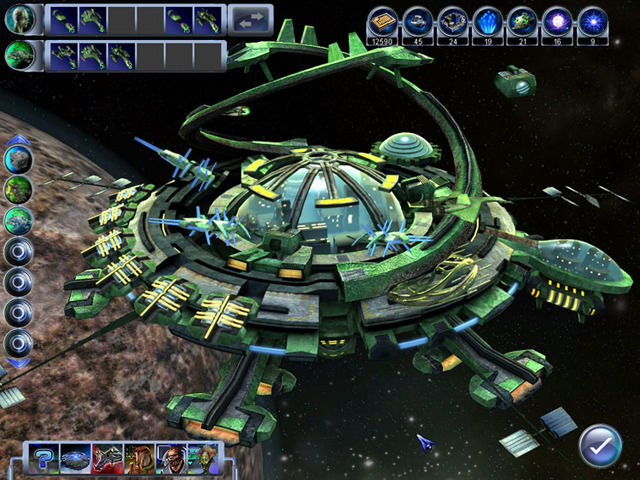
Task: Click the sidebar's blue down arrow
Action: (19, 362)
